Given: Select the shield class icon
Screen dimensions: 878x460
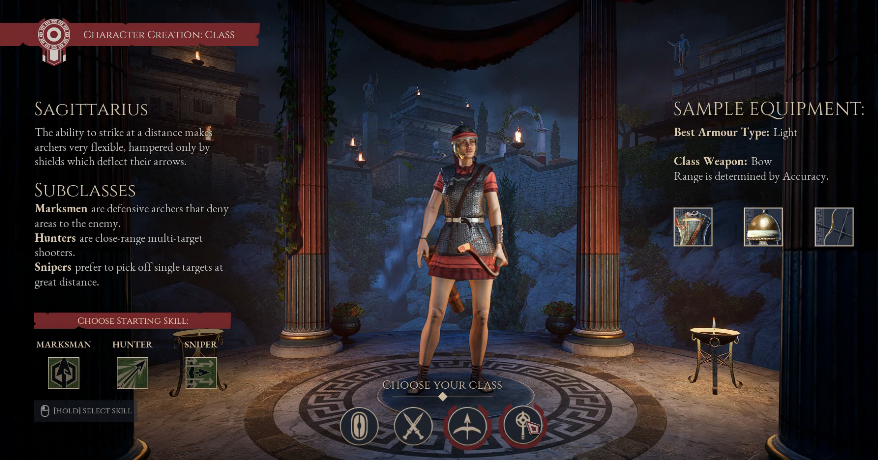Looking at the screenshot, I should pyautogui.click(x=360, y=426).
